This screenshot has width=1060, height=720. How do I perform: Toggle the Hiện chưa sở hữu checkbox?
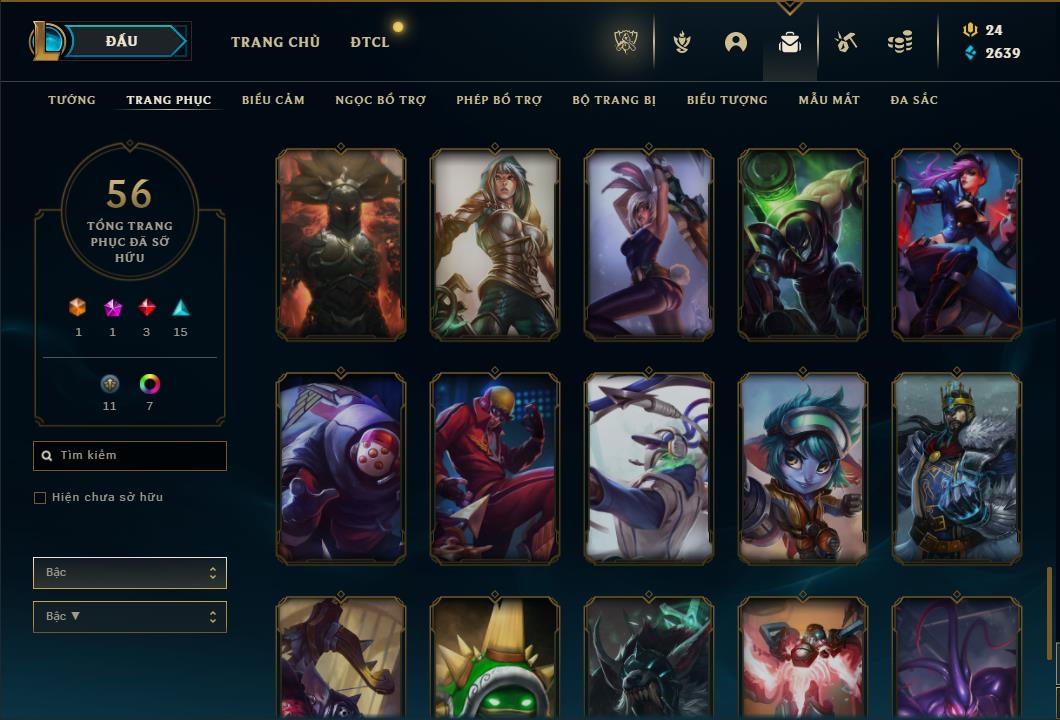click(40, 498)
